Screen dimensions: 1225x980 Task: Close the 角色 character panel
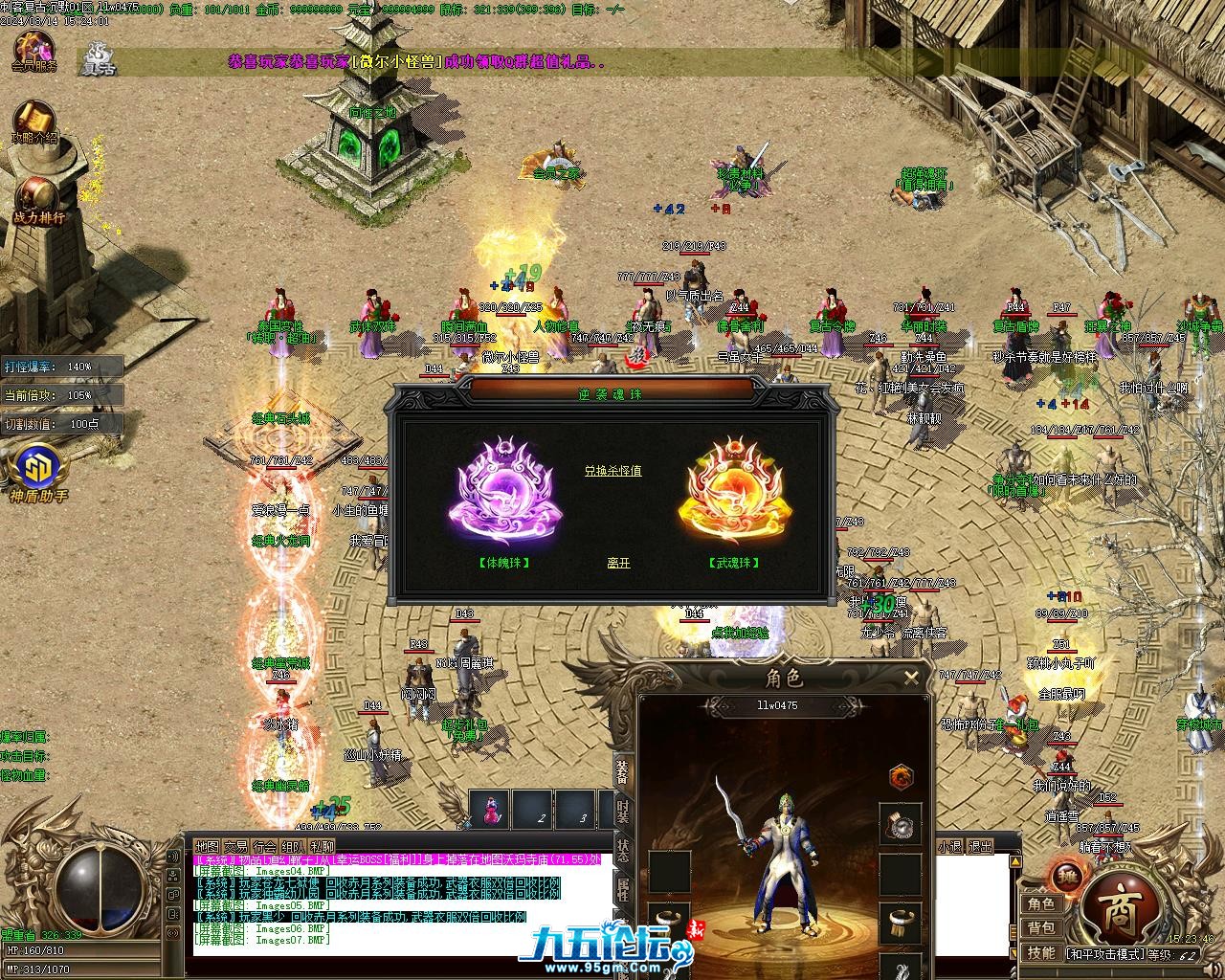[911, 679]
